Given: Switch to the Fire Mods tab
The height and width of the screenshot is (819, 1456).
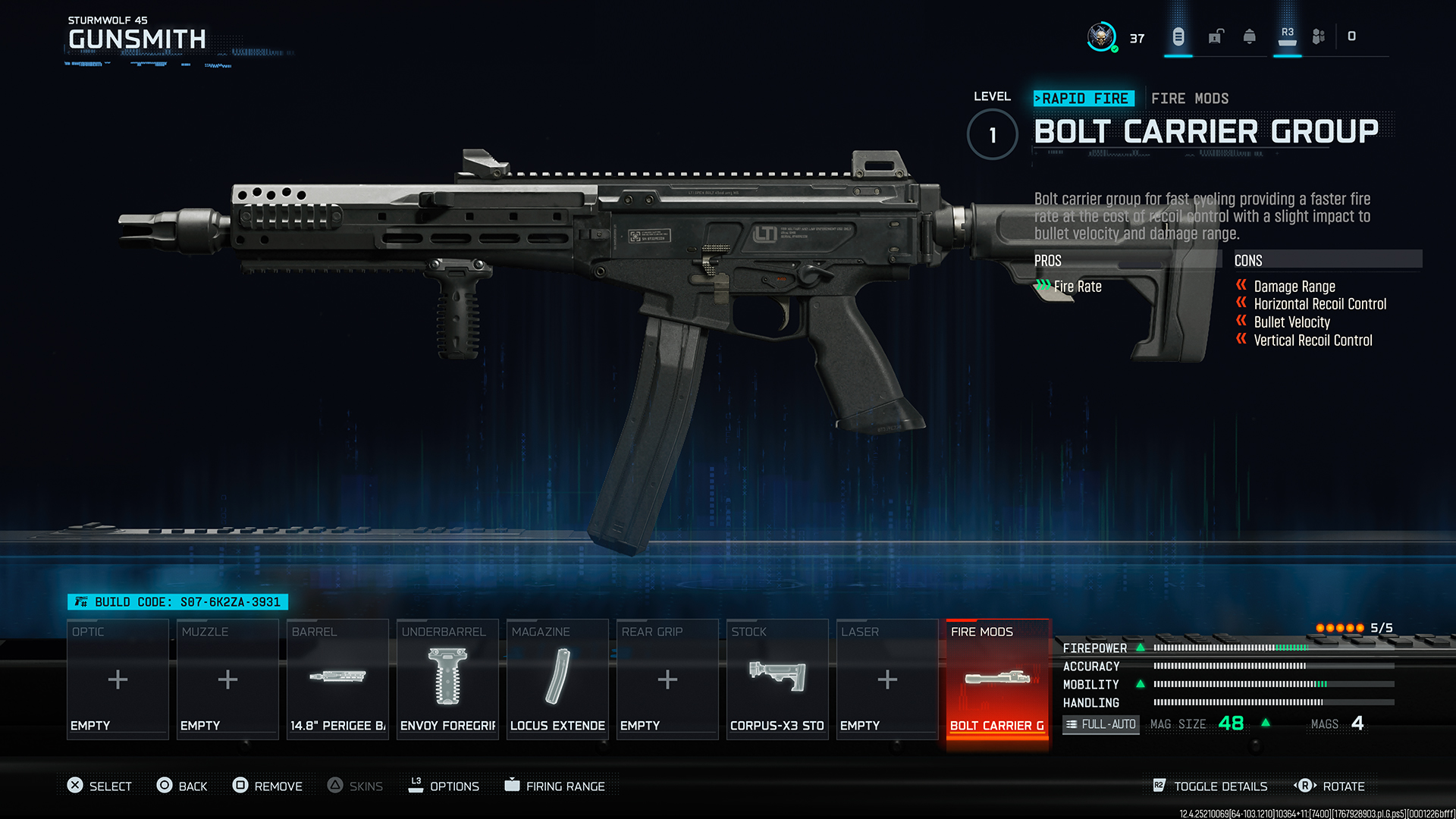Looking at the screenshot, I should point(1189,98).
